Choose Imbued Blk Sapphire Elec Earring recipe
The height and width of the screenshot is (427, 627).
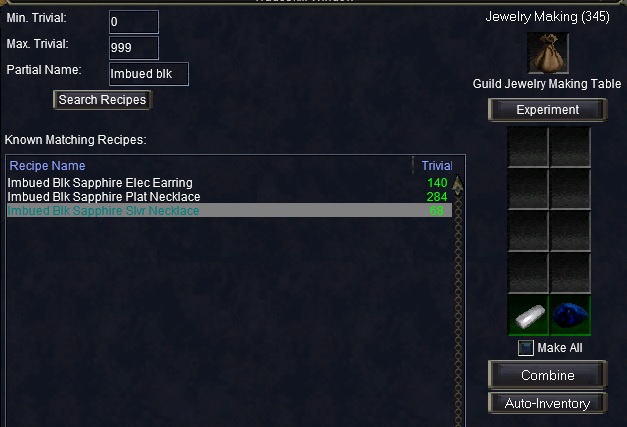100,183
